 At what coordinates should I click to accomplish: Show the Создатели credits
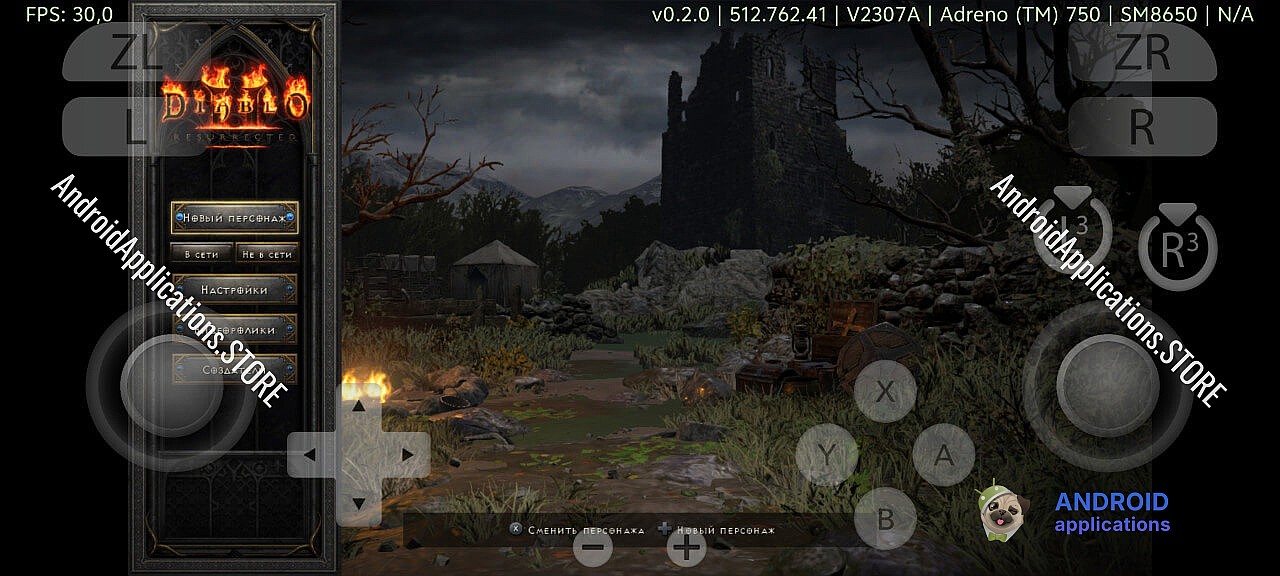tap(235, 369)
